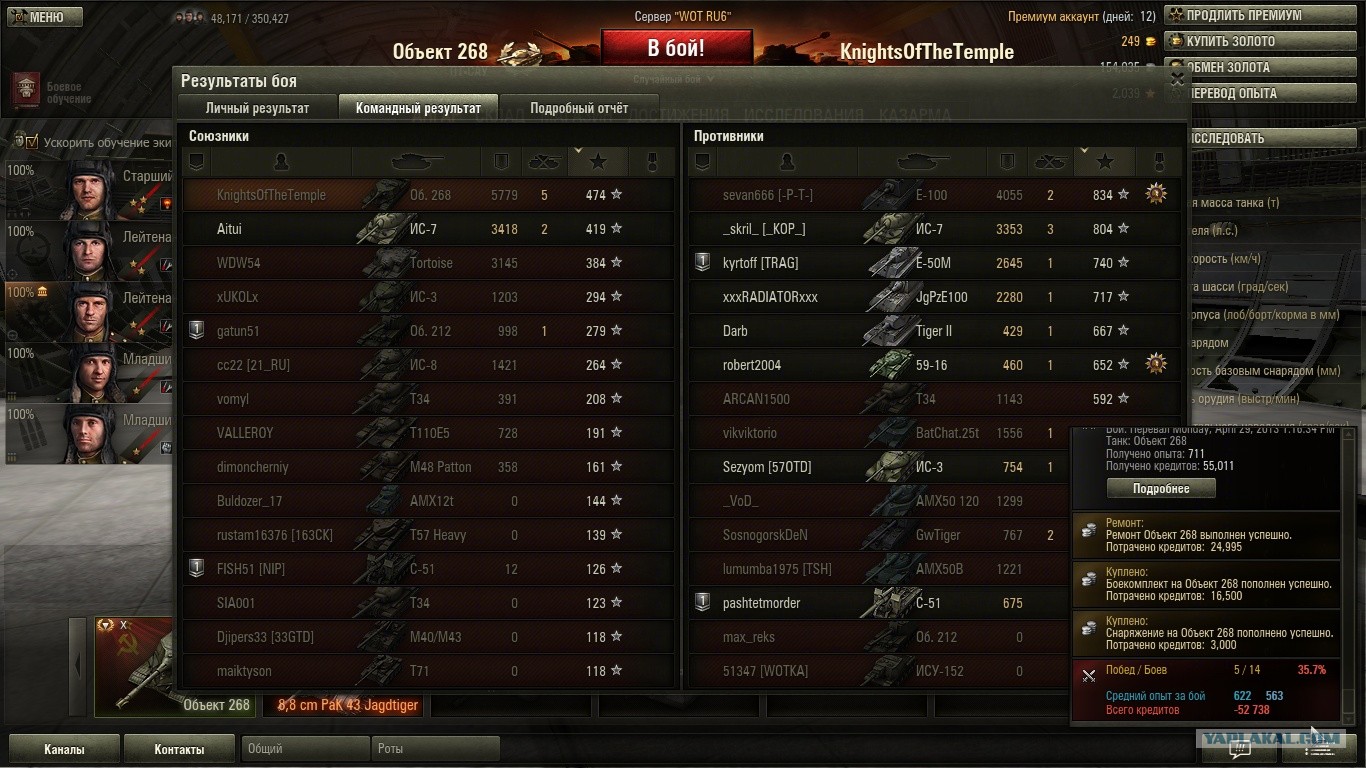Screen dimensions: 1366x768
Task: Switch to Личный результат tab
Action: pyautogui.click(x=257, y=108)
